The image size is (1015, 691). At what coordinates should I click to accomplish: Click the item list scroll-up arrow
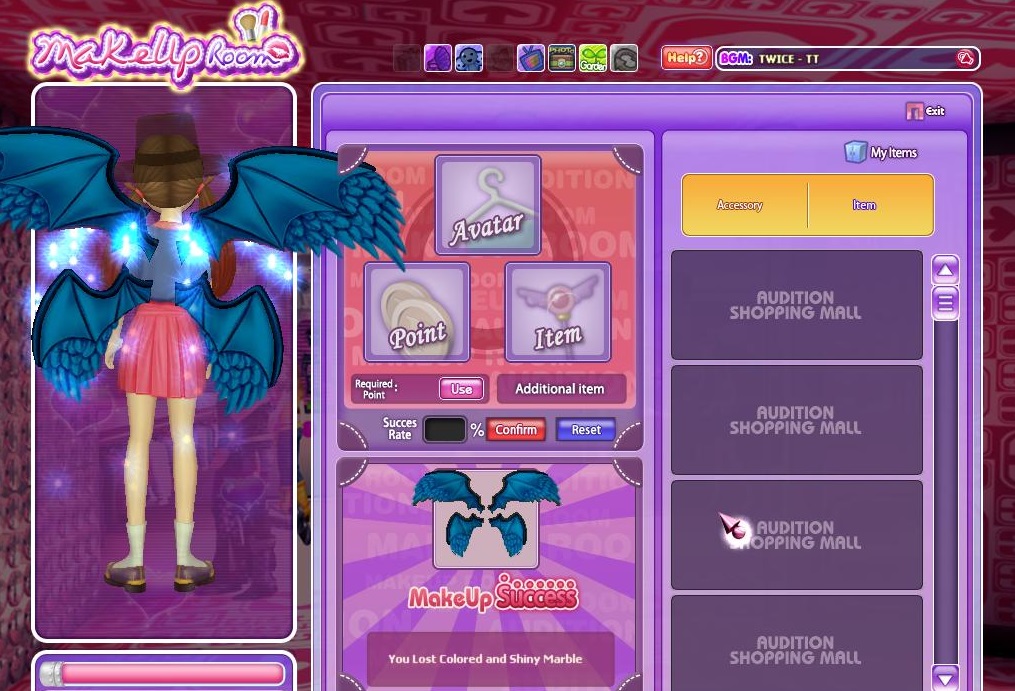pyautogui.click(x=945, y=269)
